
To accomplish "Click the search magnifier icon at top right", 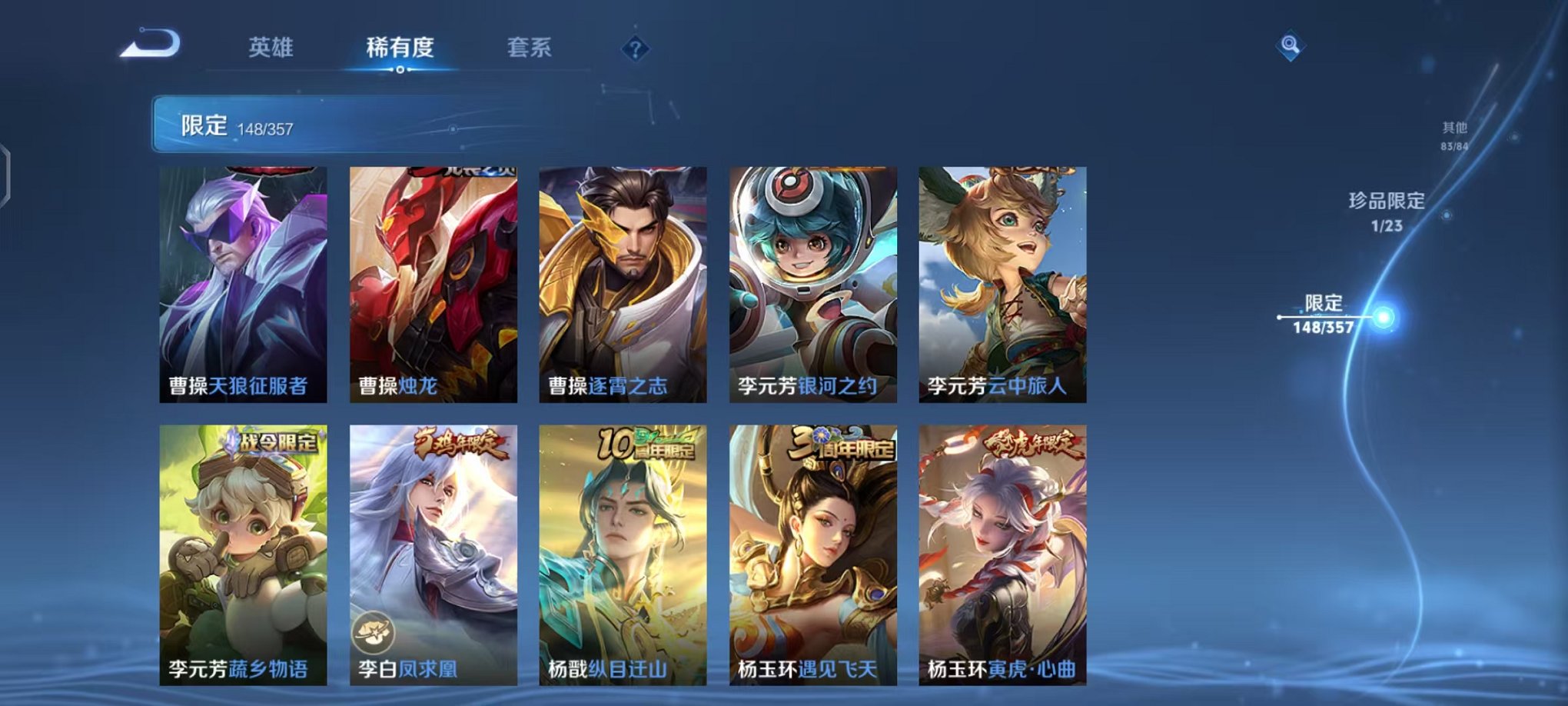I will [1292, 45].
